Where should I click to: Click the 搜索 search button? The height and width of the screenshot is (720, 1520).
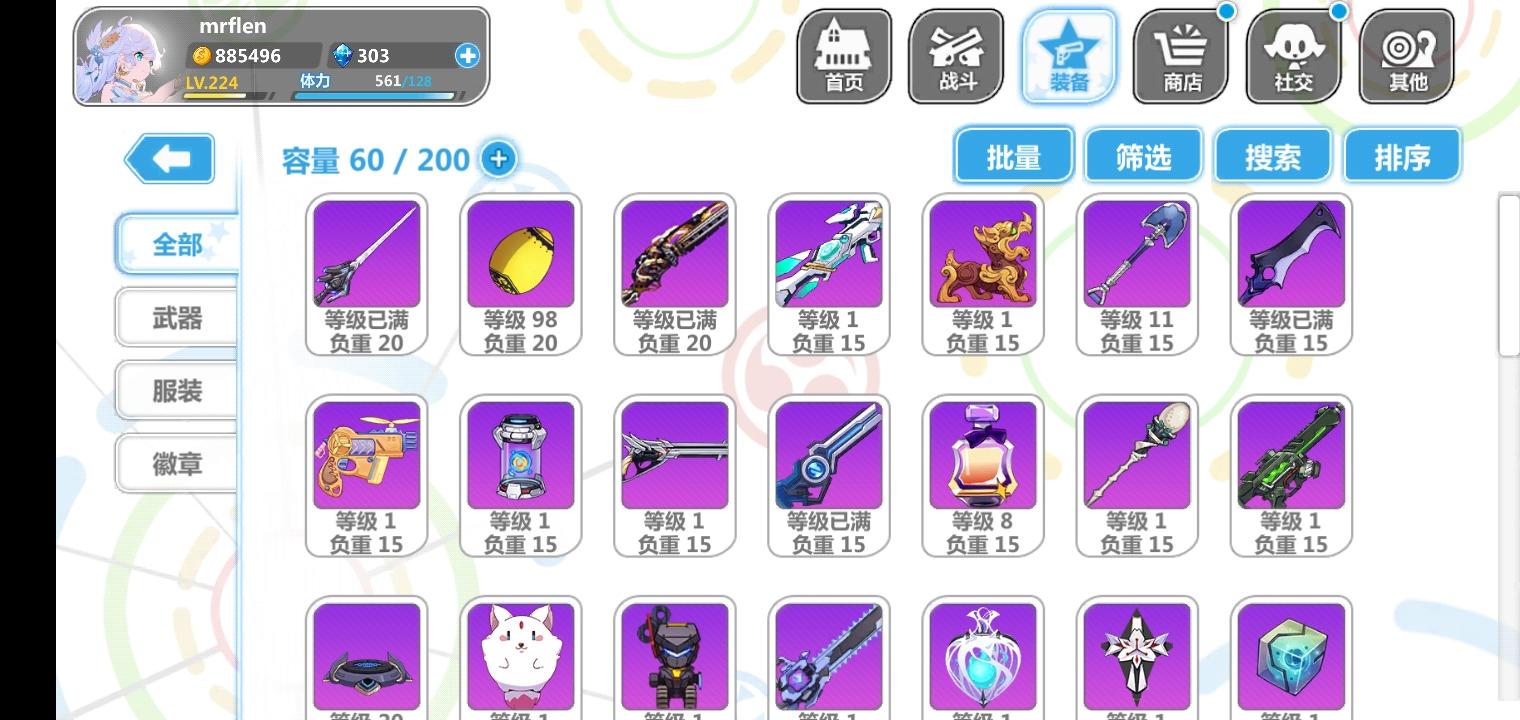point(1272,155)
